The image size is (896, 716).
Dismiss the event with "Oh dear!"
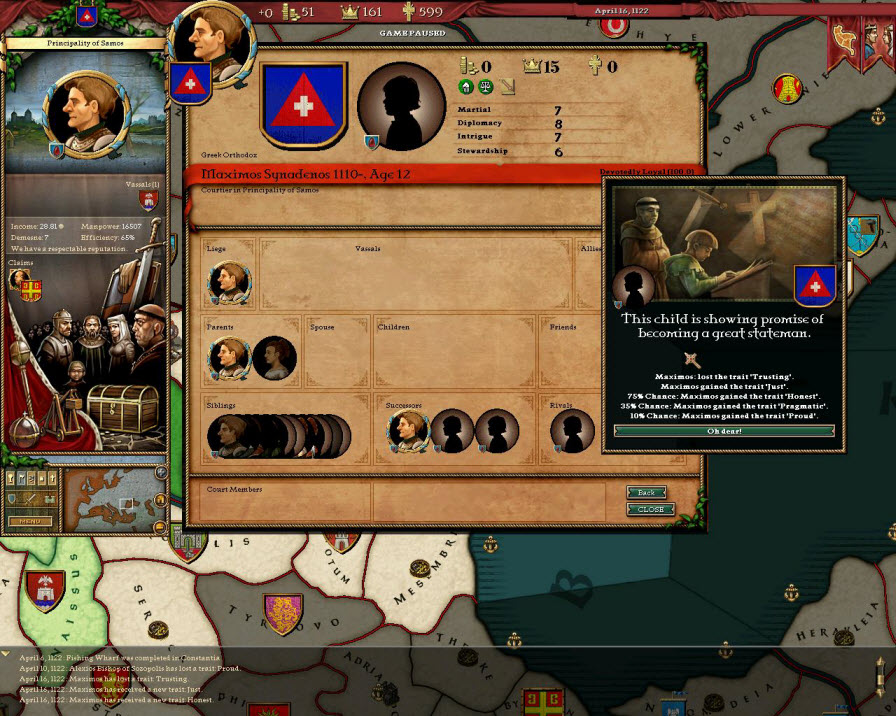[x=723, y=431]
